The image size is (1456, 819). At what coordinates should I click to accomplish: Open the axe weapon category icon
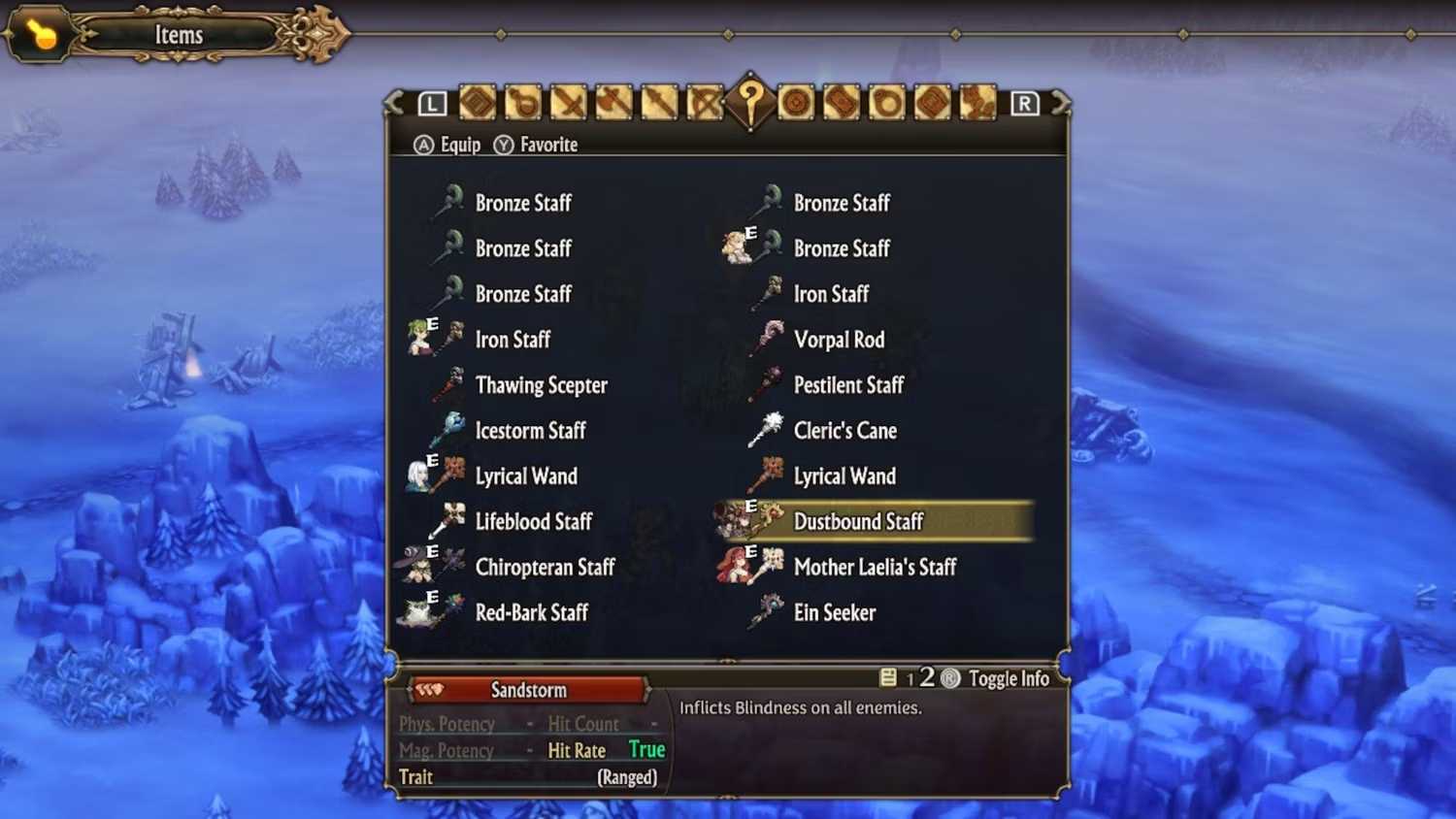click(613, 103)
